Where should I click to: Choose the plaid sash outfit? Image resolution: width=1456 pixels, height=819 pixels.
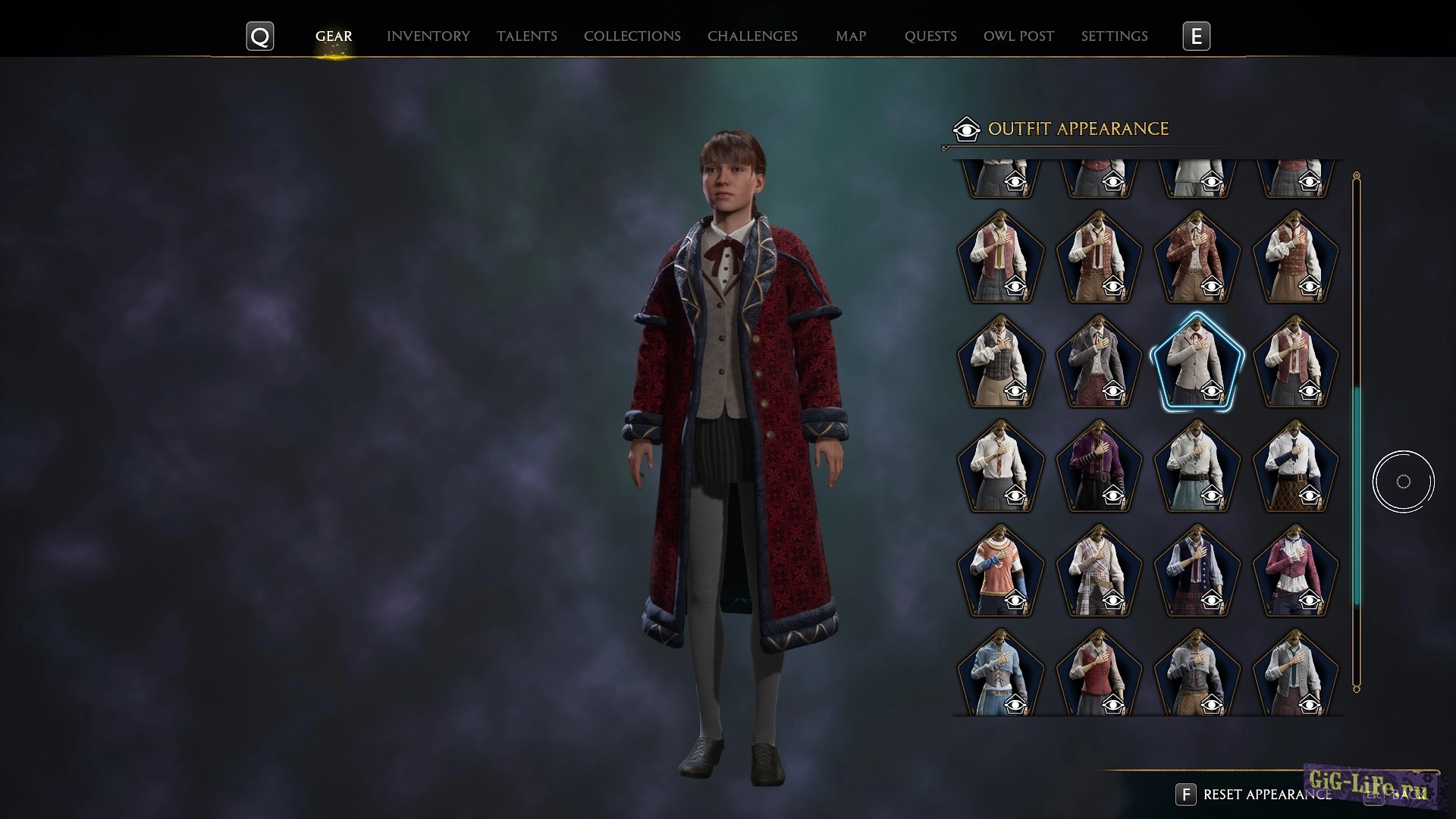pos(1098,571)
